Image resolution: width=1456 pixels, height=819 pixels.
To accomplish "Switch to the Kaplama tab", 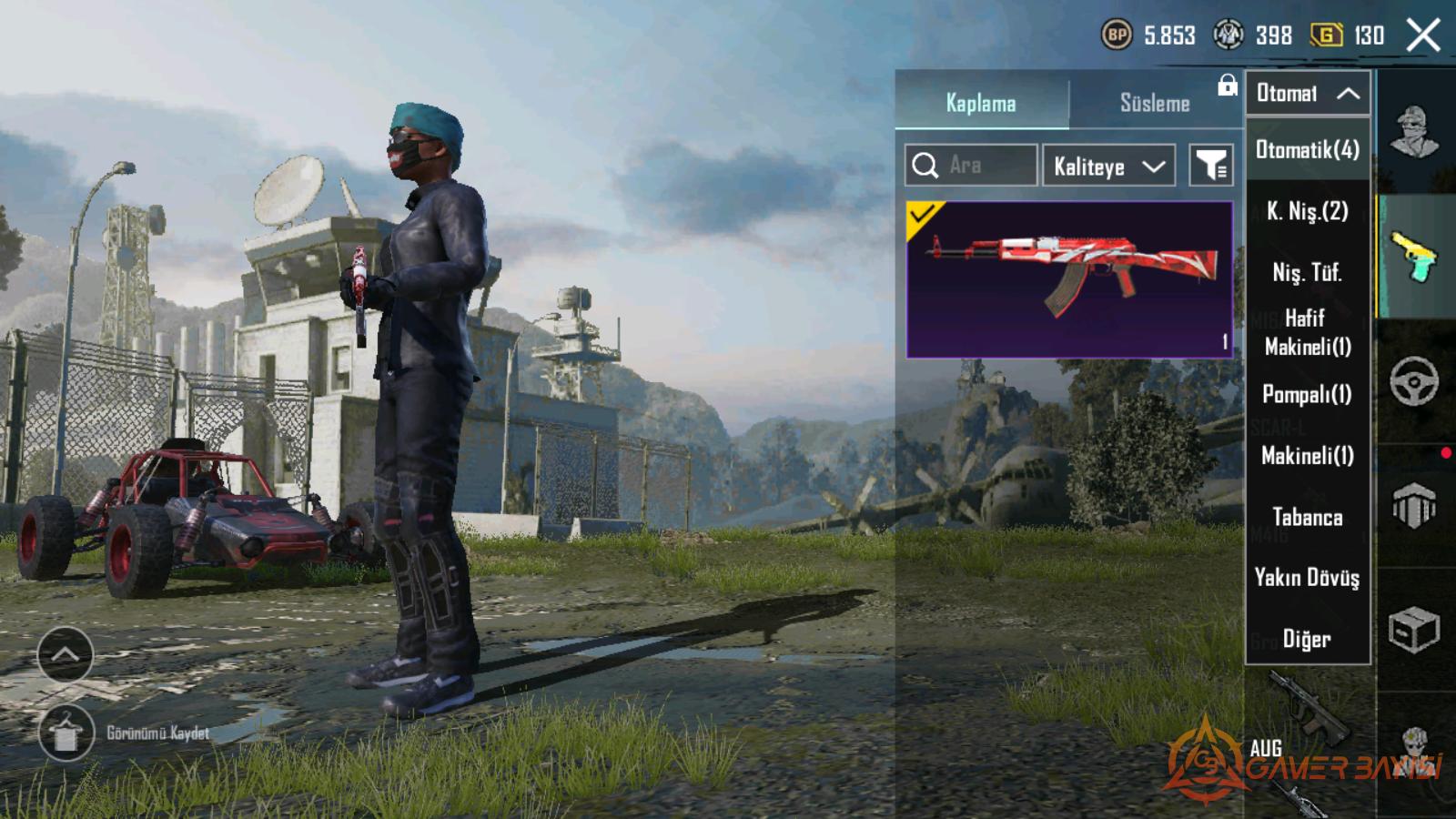I will click(981, 103).
